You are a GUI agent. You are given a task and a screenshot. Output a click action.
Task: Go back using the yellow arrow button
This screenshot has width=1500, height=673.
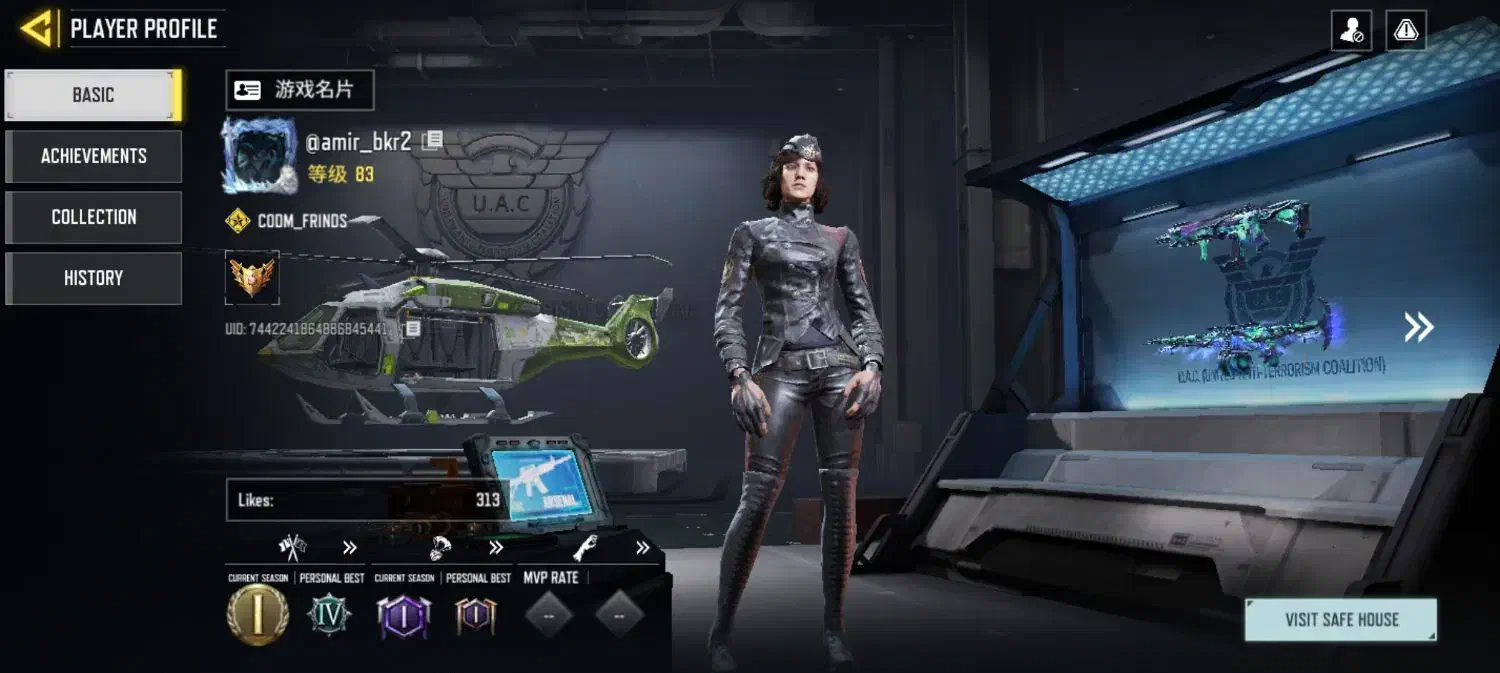coord(36,29)
